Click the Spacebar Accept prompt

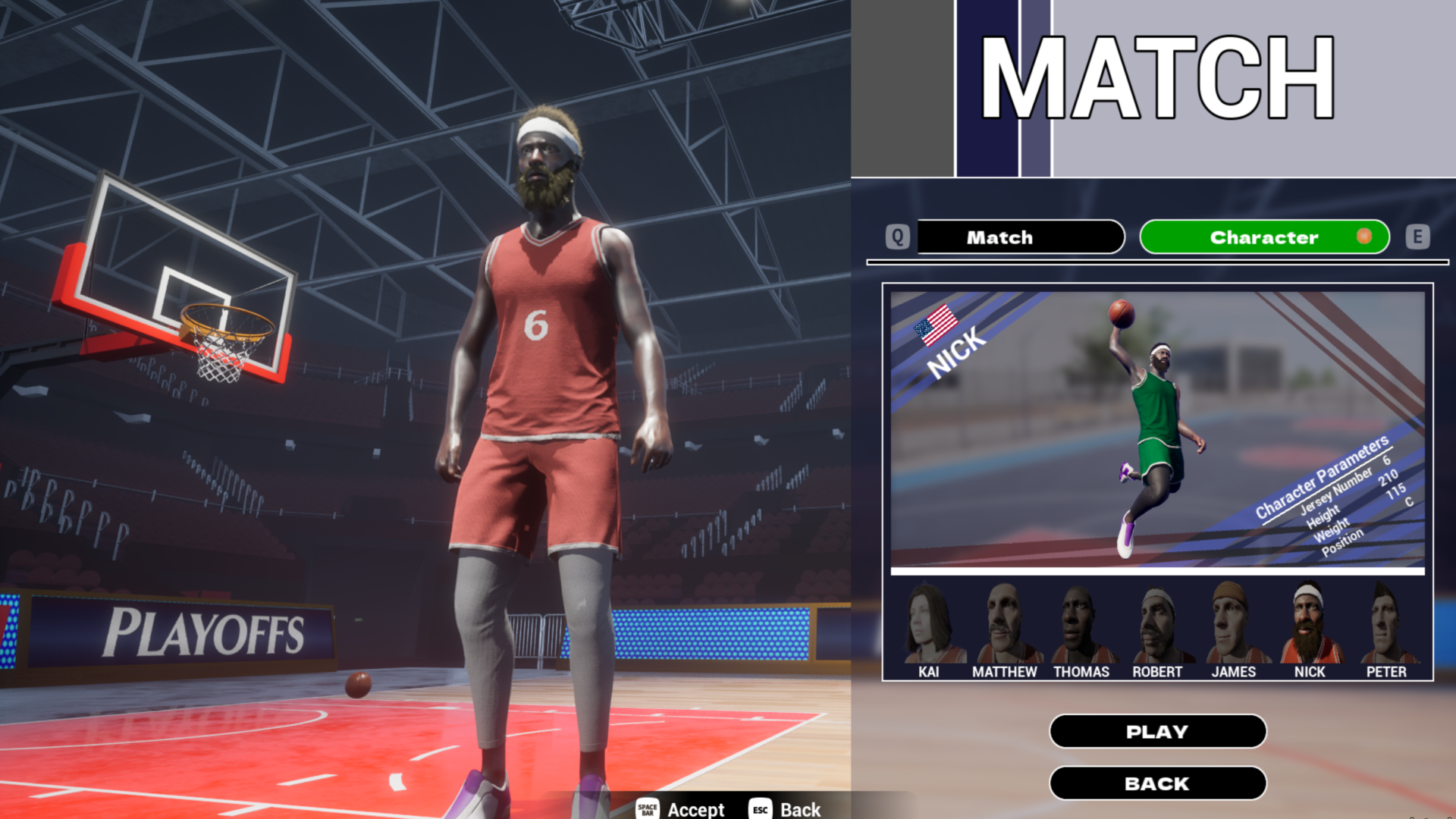point(679,809)
